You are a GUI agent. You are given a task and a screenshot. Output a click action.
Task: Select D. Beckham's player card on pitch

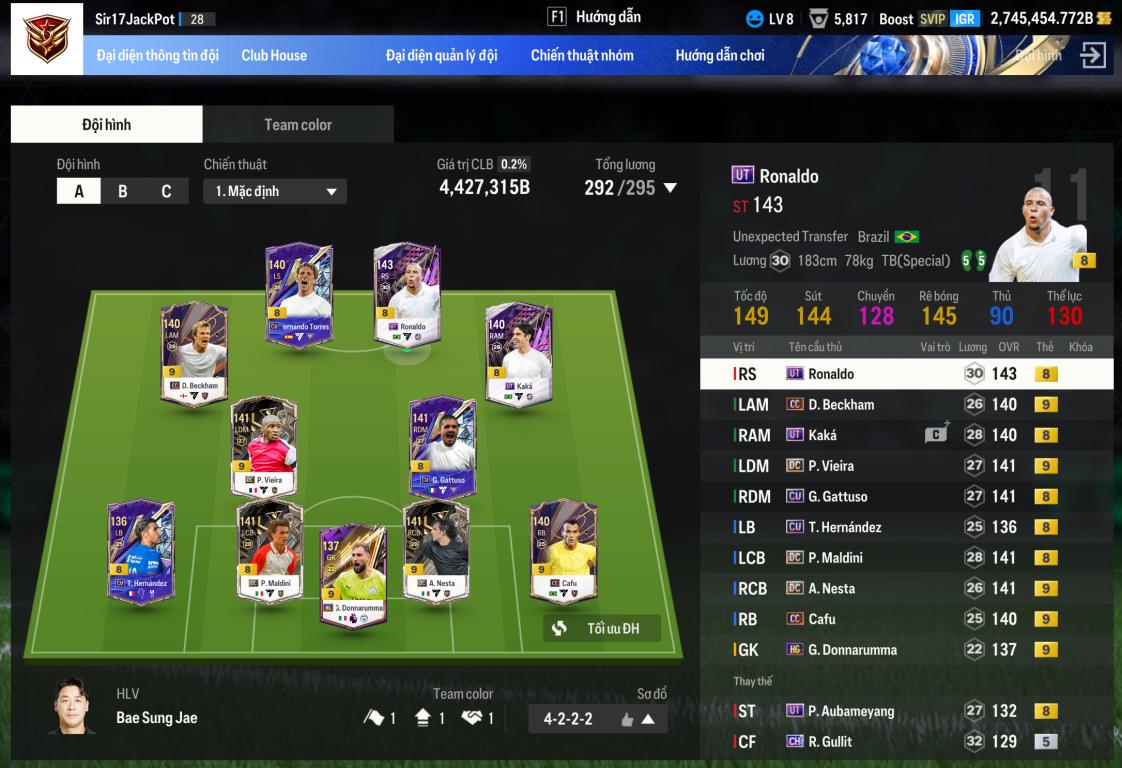point(194,352)
